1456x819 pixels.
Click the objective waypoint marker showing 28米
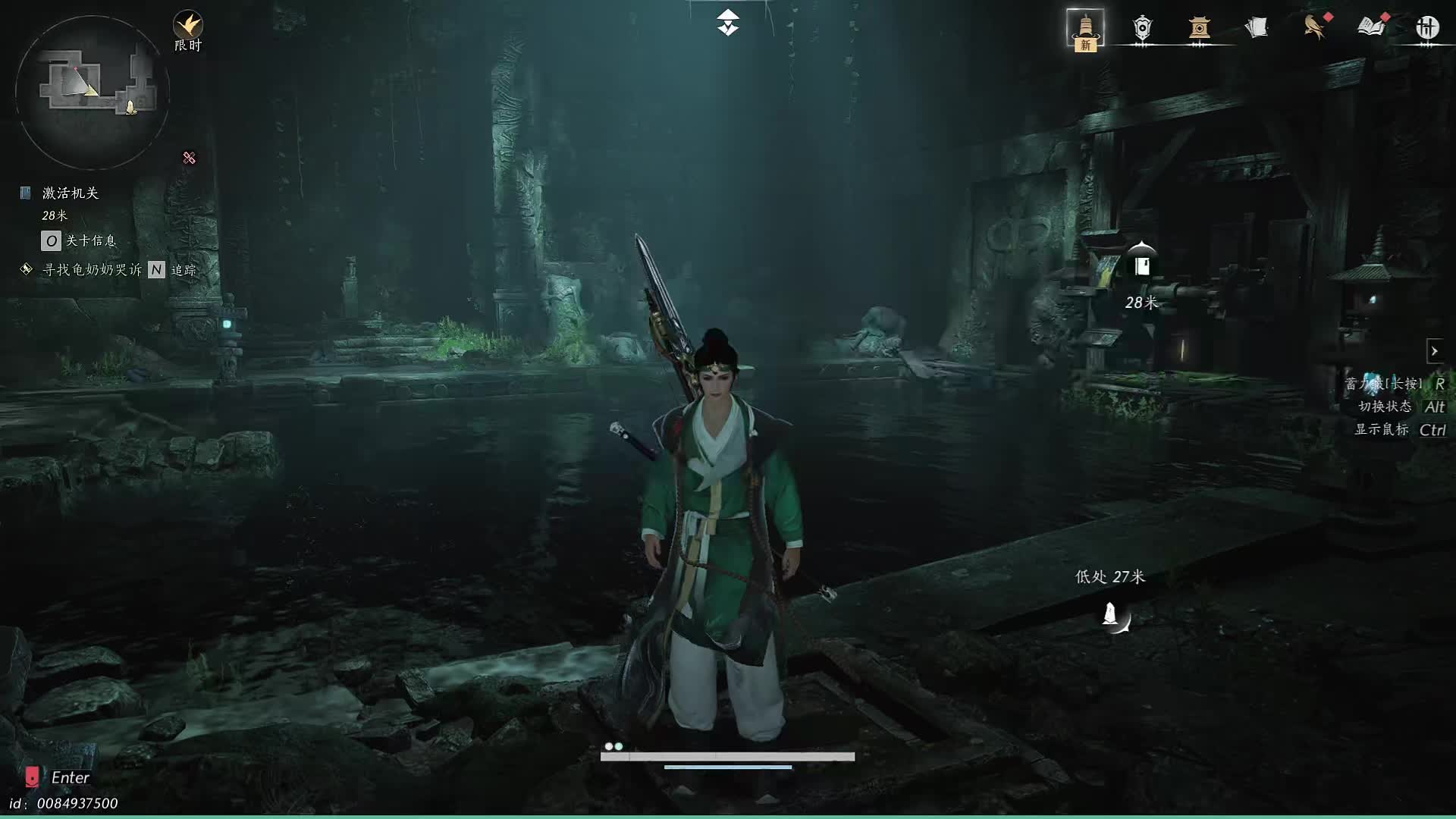pos(1141,265)
